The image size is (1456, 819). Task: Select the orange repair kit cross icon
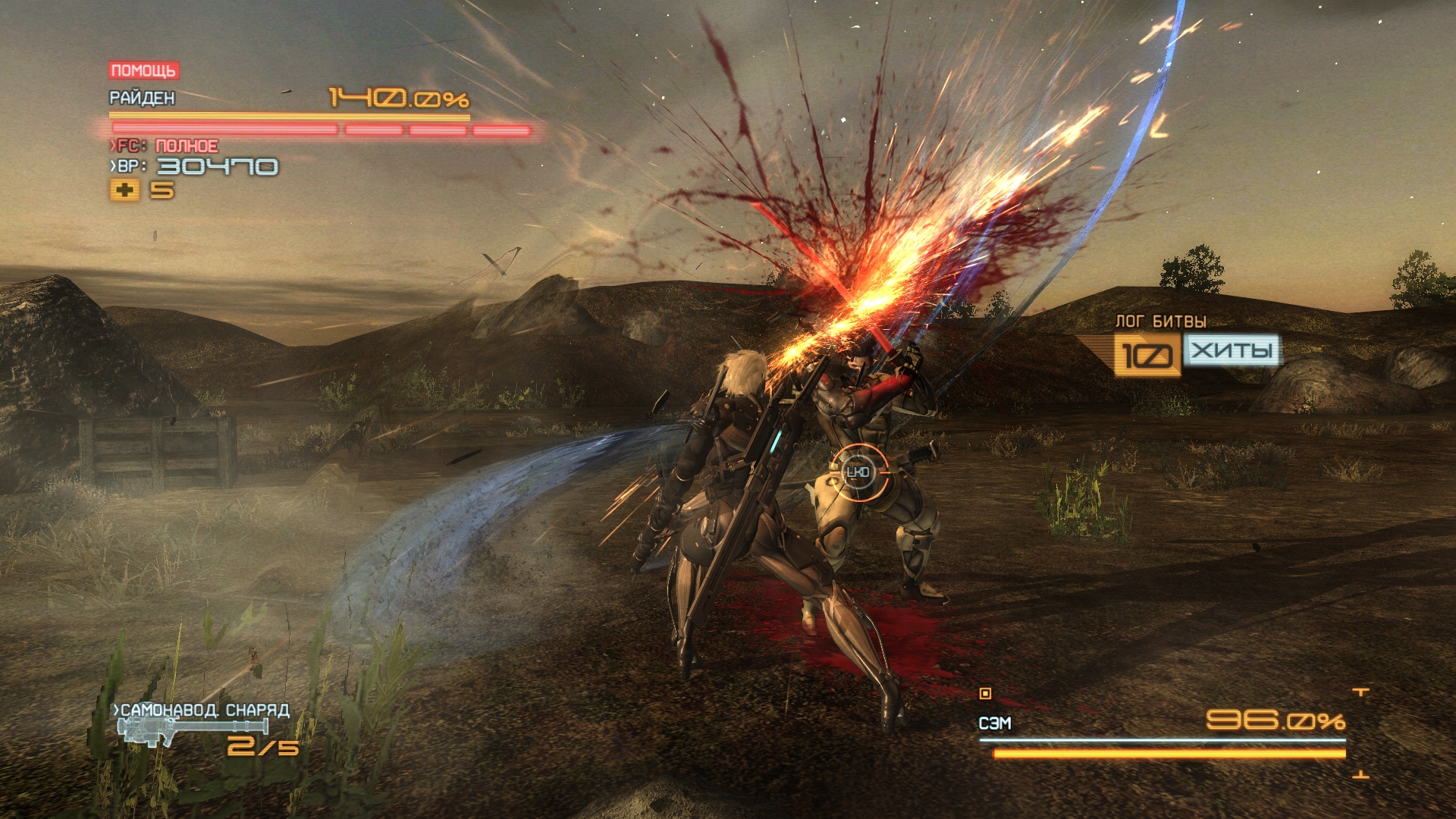click(x=125, y=190)
